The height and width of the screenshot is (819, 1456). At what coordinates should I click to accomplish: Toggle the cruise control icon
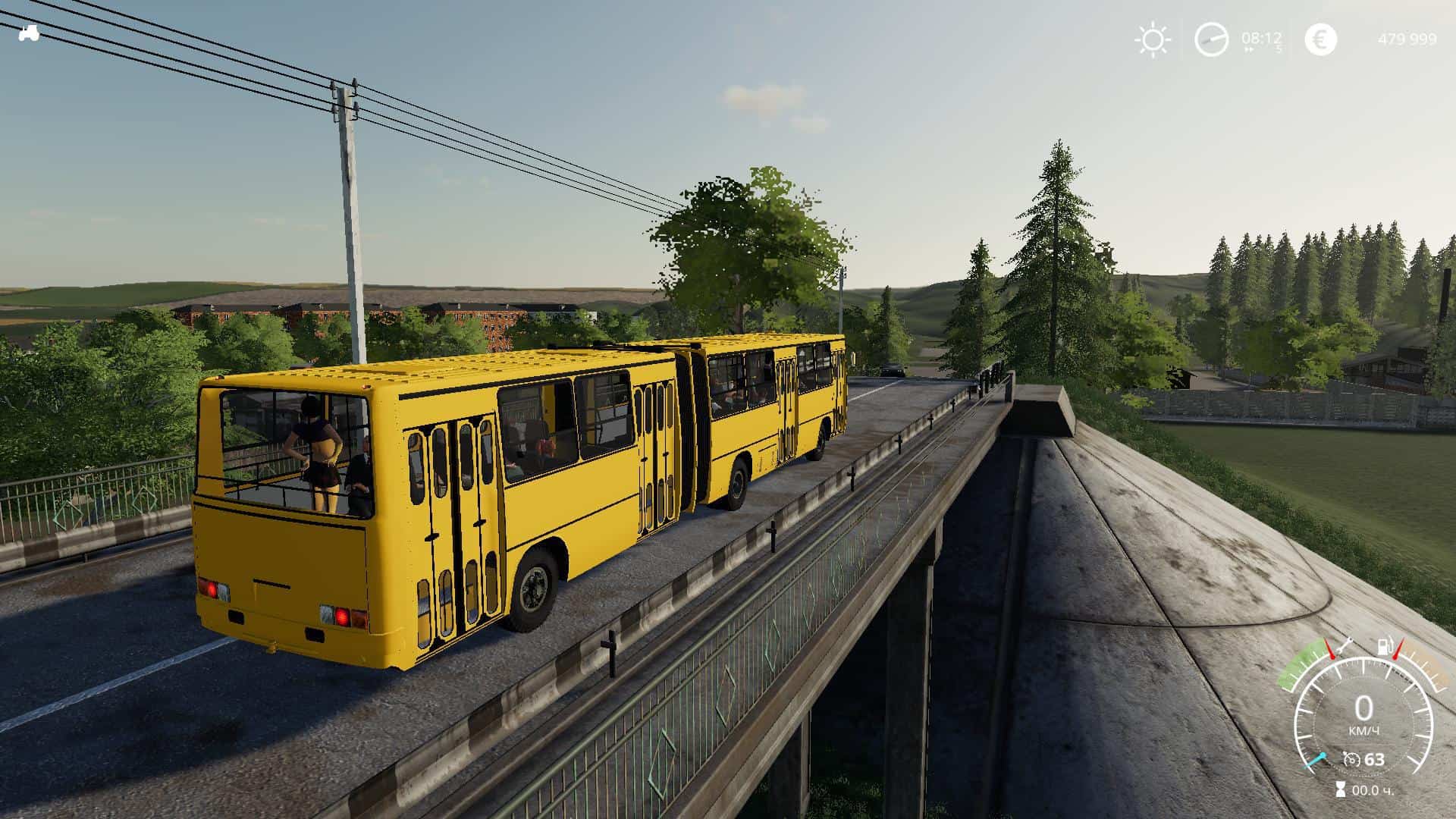pyautogui.click(x=1351, y=759)
